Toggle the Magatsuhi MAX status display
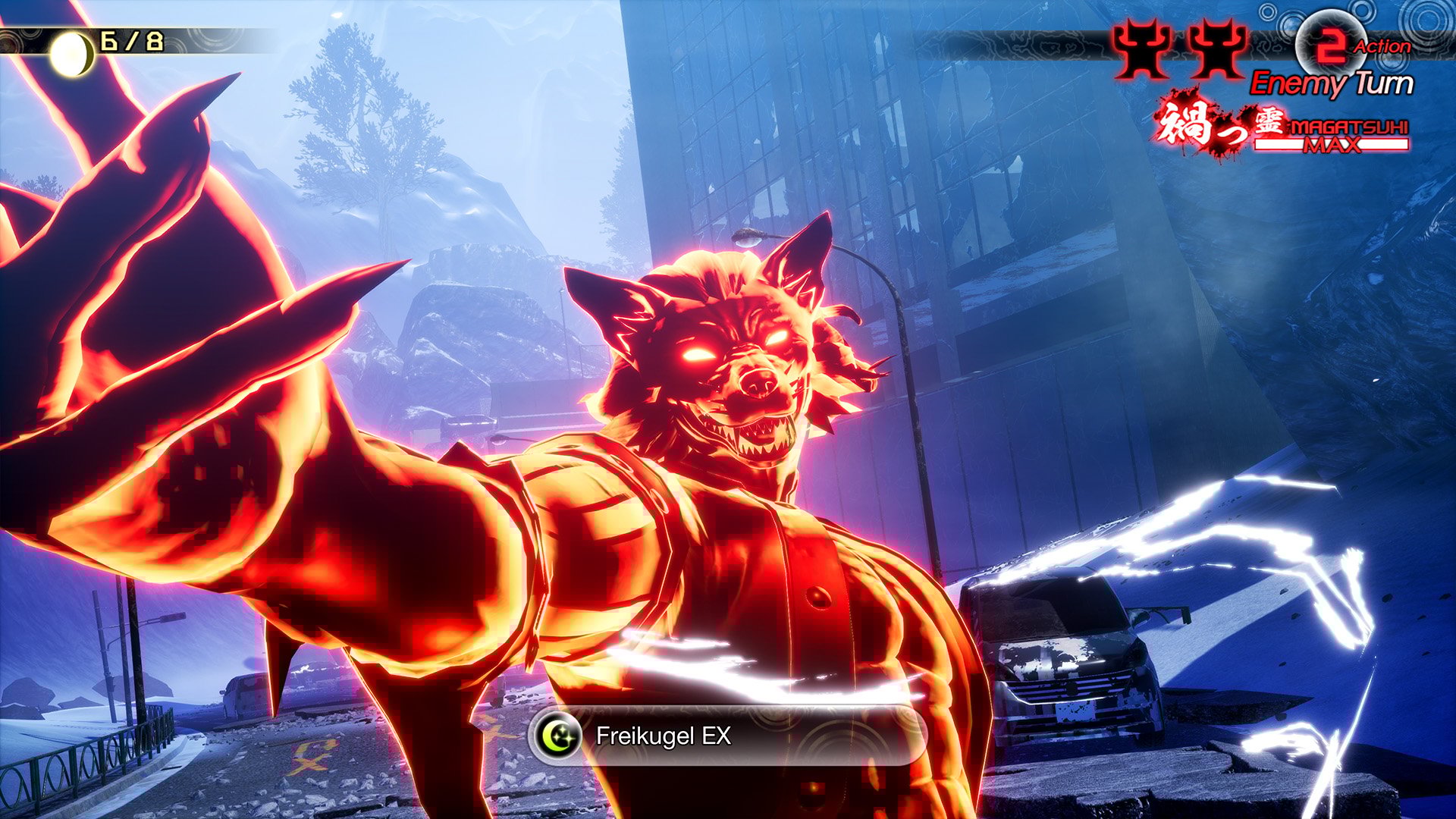This screenshot has height=819, width=1456. pyautogui.click(x=1335, y=140)
